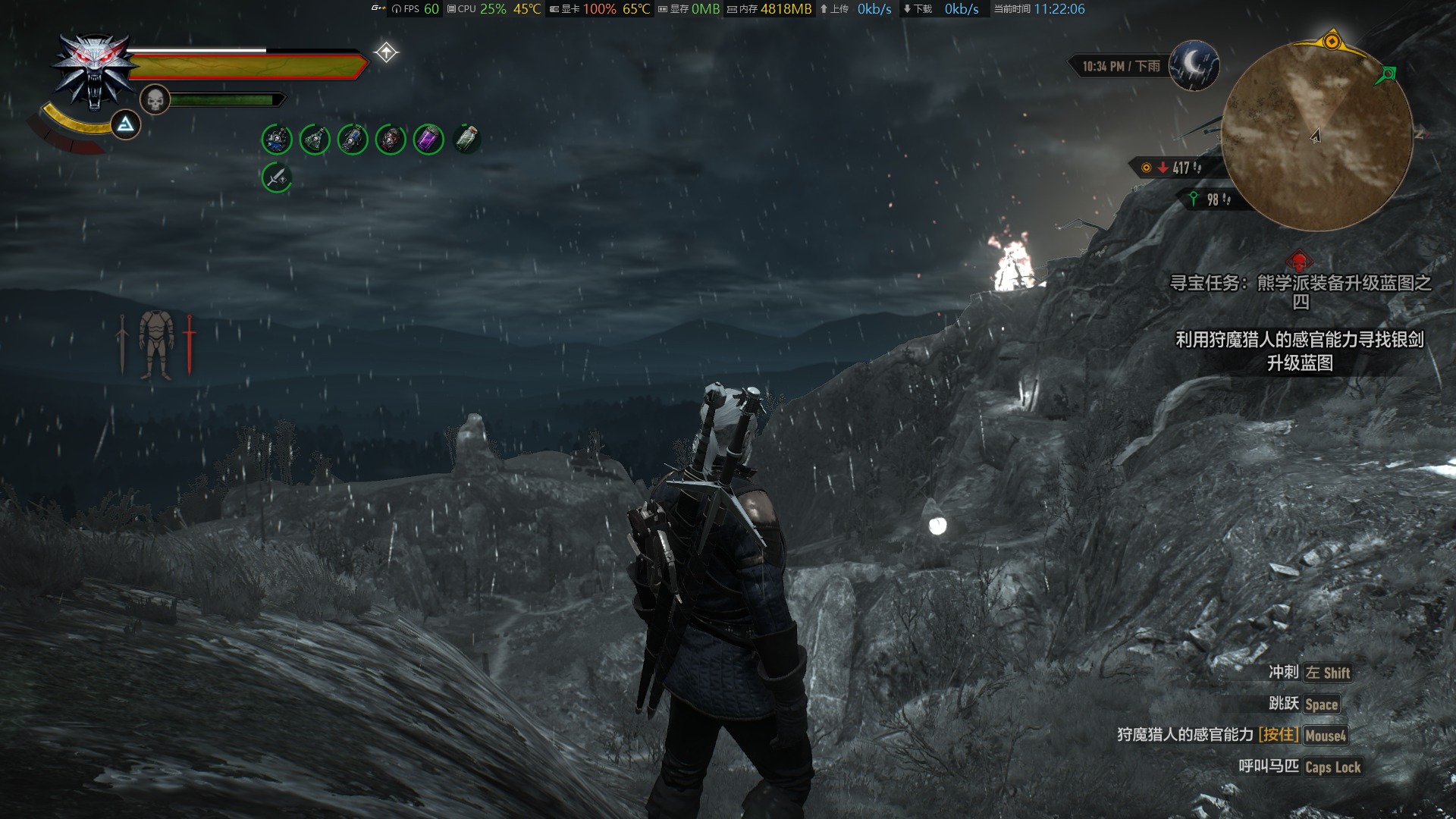
Task: Click the skull toxicity icon
Action: (155, 99)
